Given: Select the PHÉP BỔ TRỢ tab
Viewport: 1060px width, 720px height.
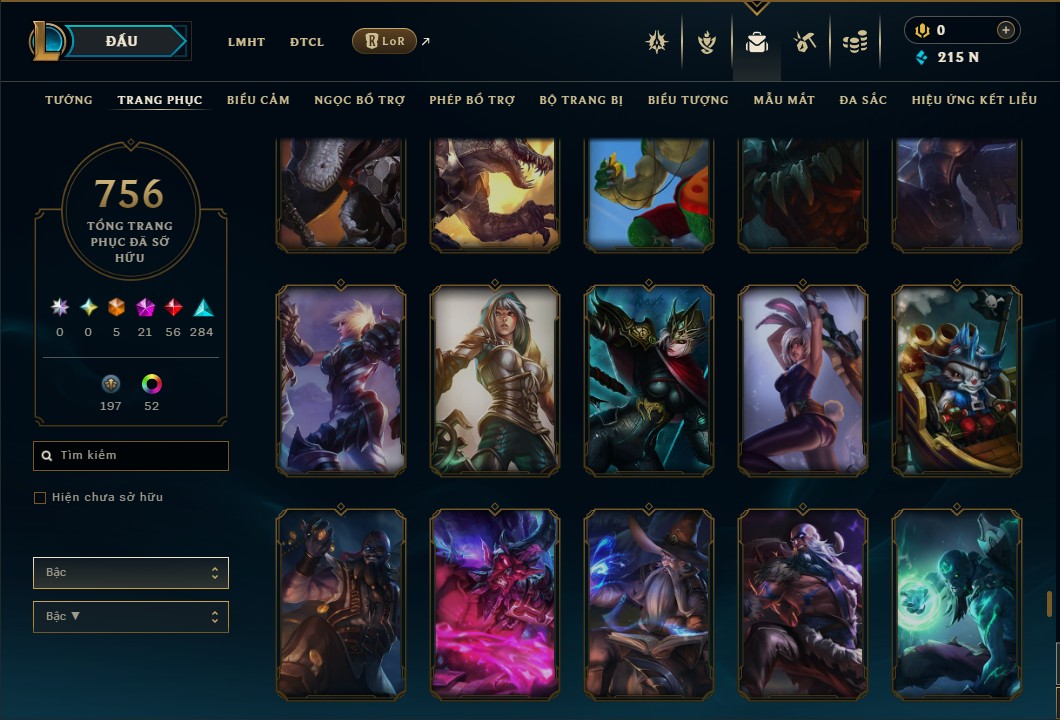Looking at the screenshot, I should [472, 100].
